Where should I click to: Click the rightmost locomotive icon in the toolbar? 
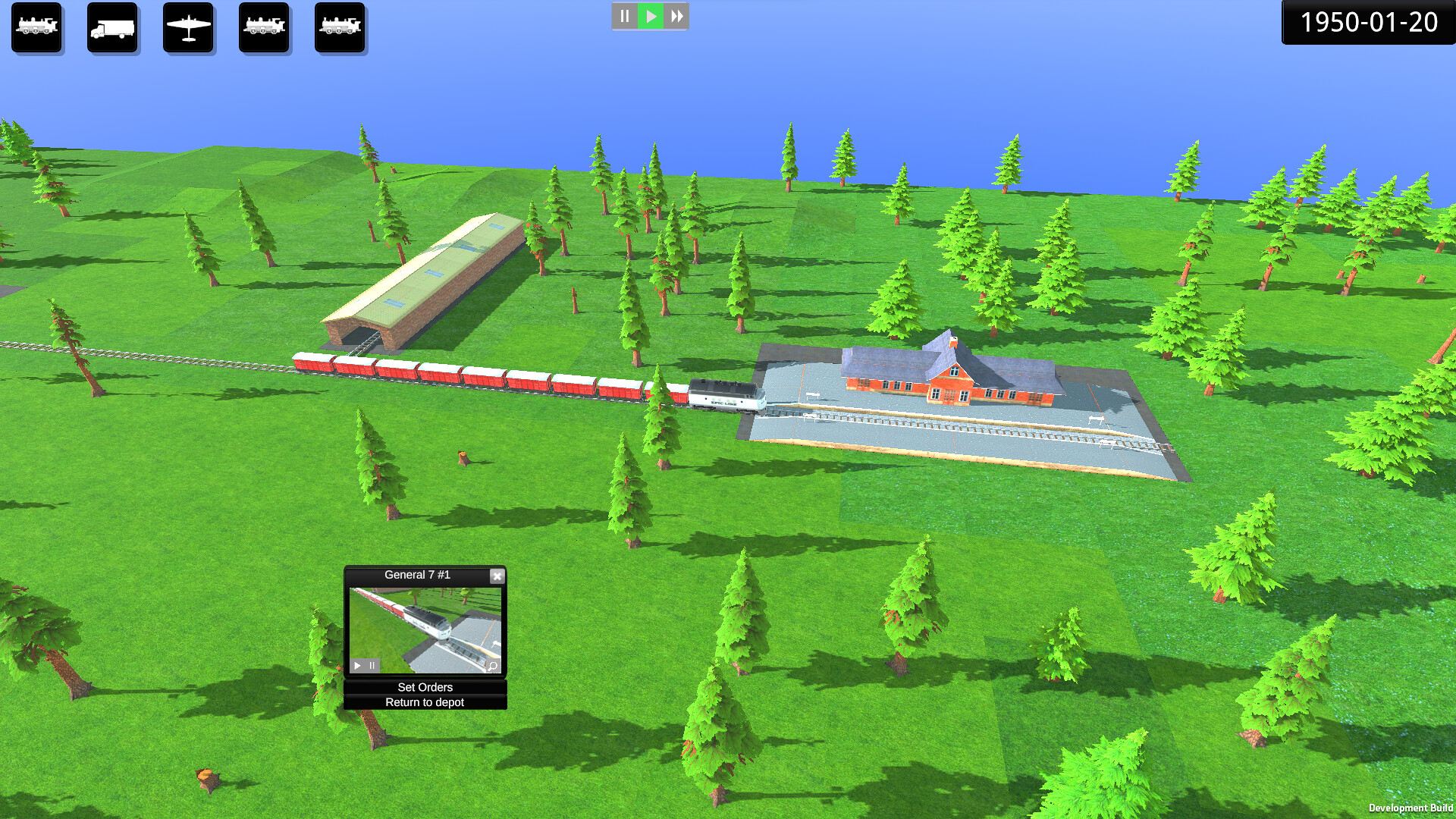pyautogui.click(x=340, y=28)
